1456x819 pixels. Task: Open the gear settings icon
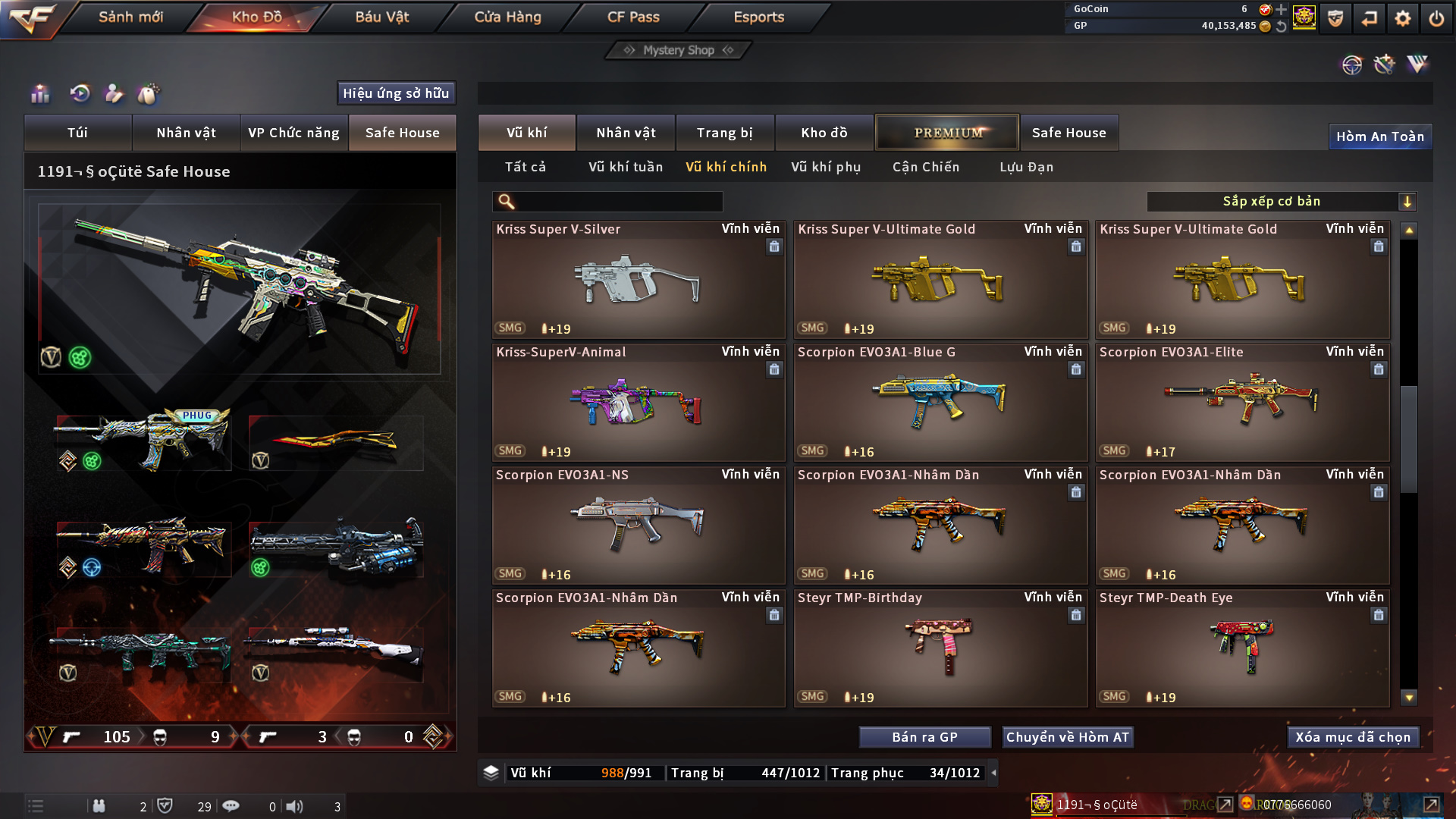[x=1402, y=18]
